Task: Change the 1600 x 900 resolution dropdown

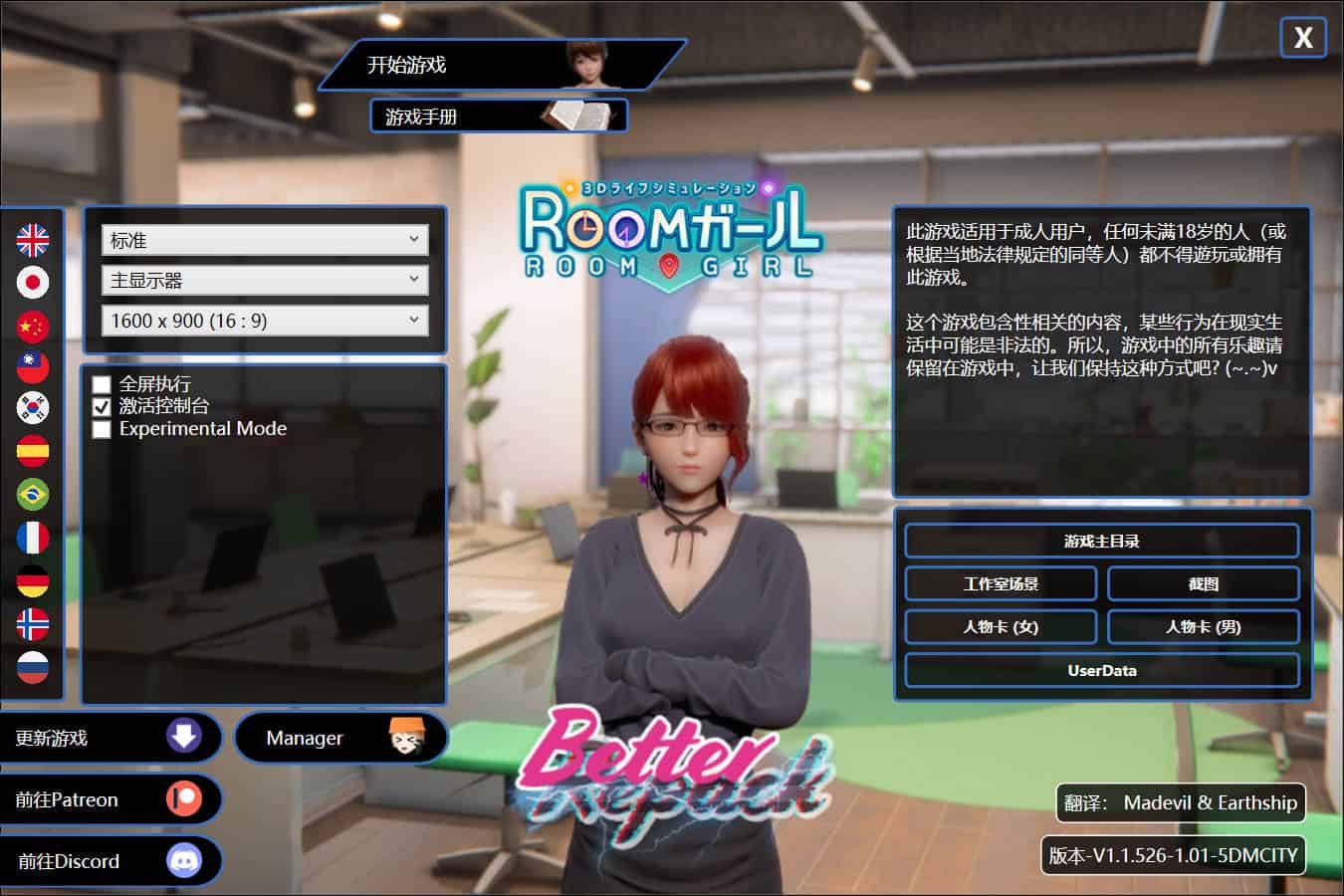Action: coord(265,321)
